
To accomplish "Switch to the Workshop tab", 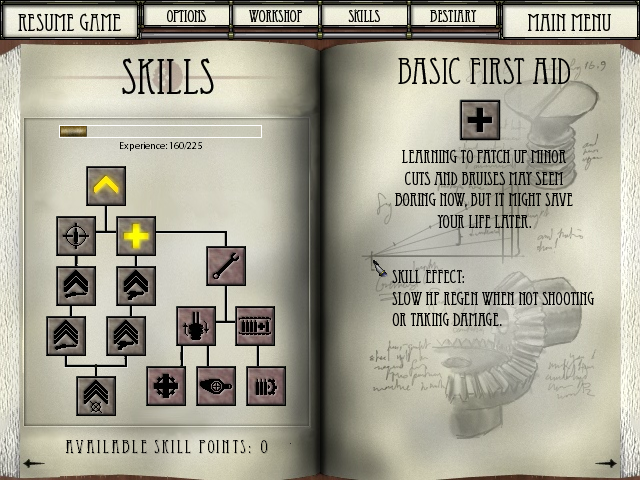I will tap(275, 16).
